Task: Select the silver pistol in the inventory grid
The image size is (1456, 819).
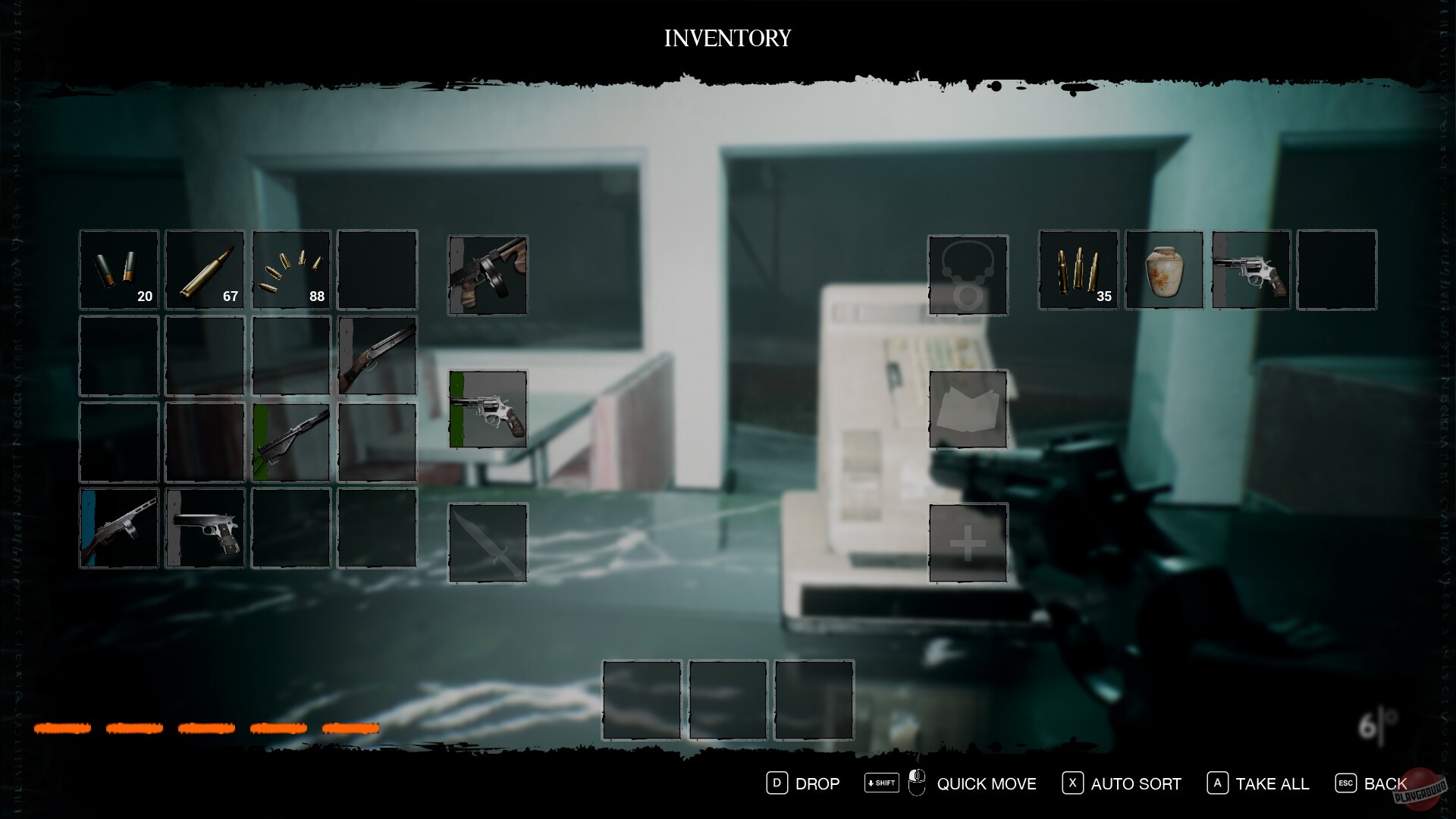Action: [205, 529]
